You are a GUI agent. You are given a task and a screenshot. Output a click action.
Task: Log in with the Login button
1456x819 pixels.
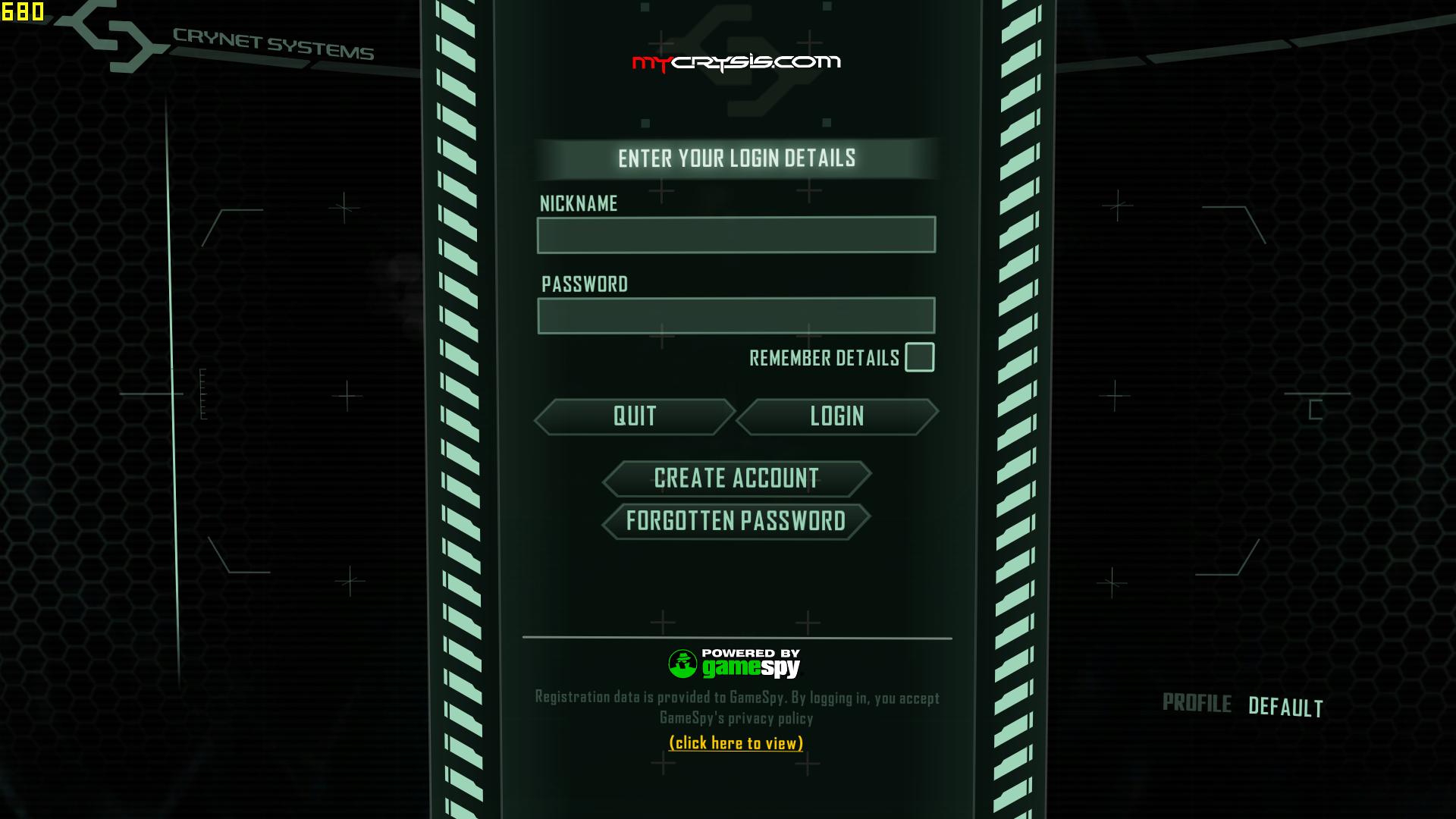836,416
